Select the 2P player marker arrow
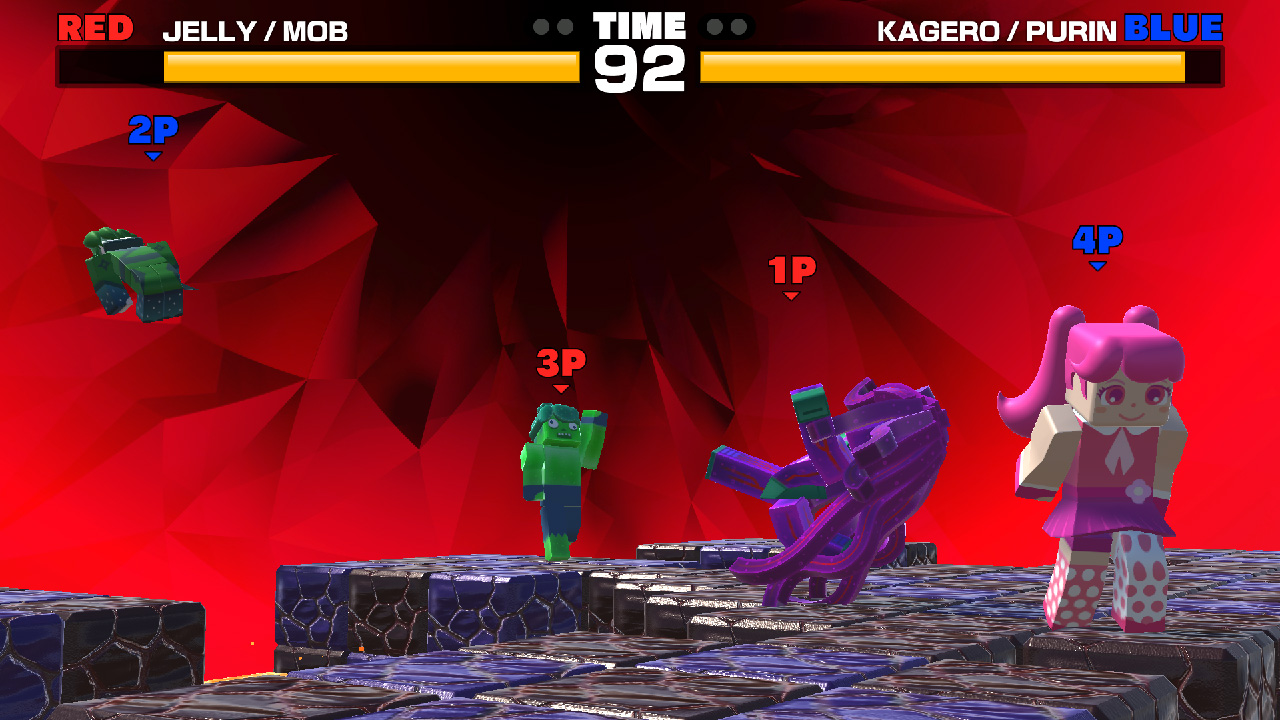1280x720 pixels. (x=152, y=155)
